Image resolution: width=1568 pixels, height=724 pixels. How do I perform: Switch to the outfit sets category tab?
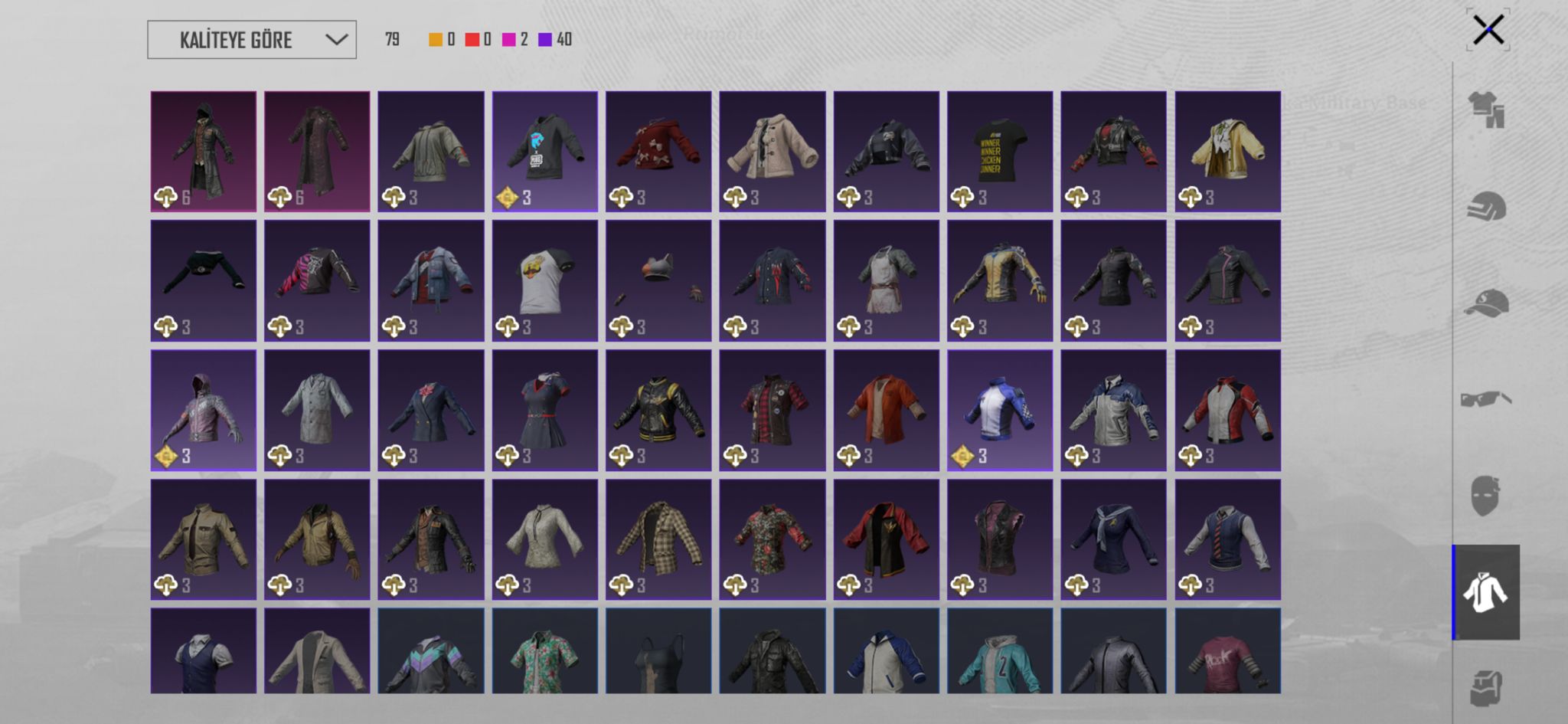[1486, 110]
